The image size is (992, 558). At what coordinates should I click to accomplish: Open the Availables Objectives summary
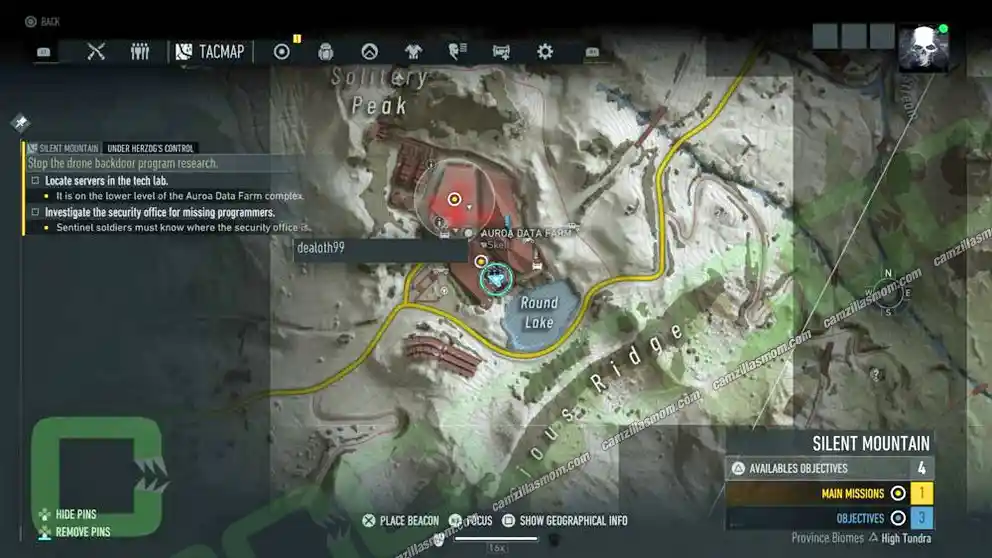pyautogui.click(x=829, y=468)
